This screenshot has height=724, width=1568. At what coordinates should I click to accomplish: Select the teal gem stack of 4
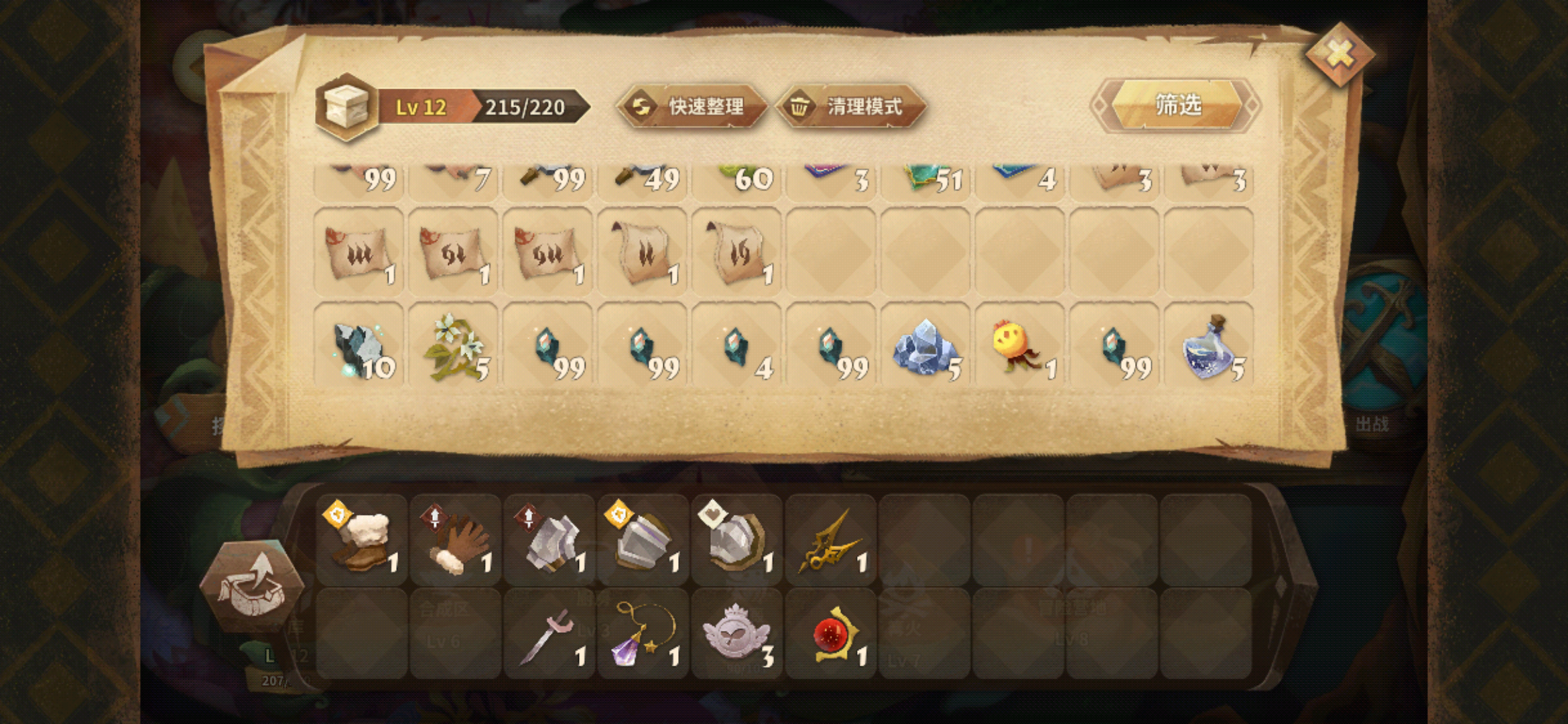[736, 347]
